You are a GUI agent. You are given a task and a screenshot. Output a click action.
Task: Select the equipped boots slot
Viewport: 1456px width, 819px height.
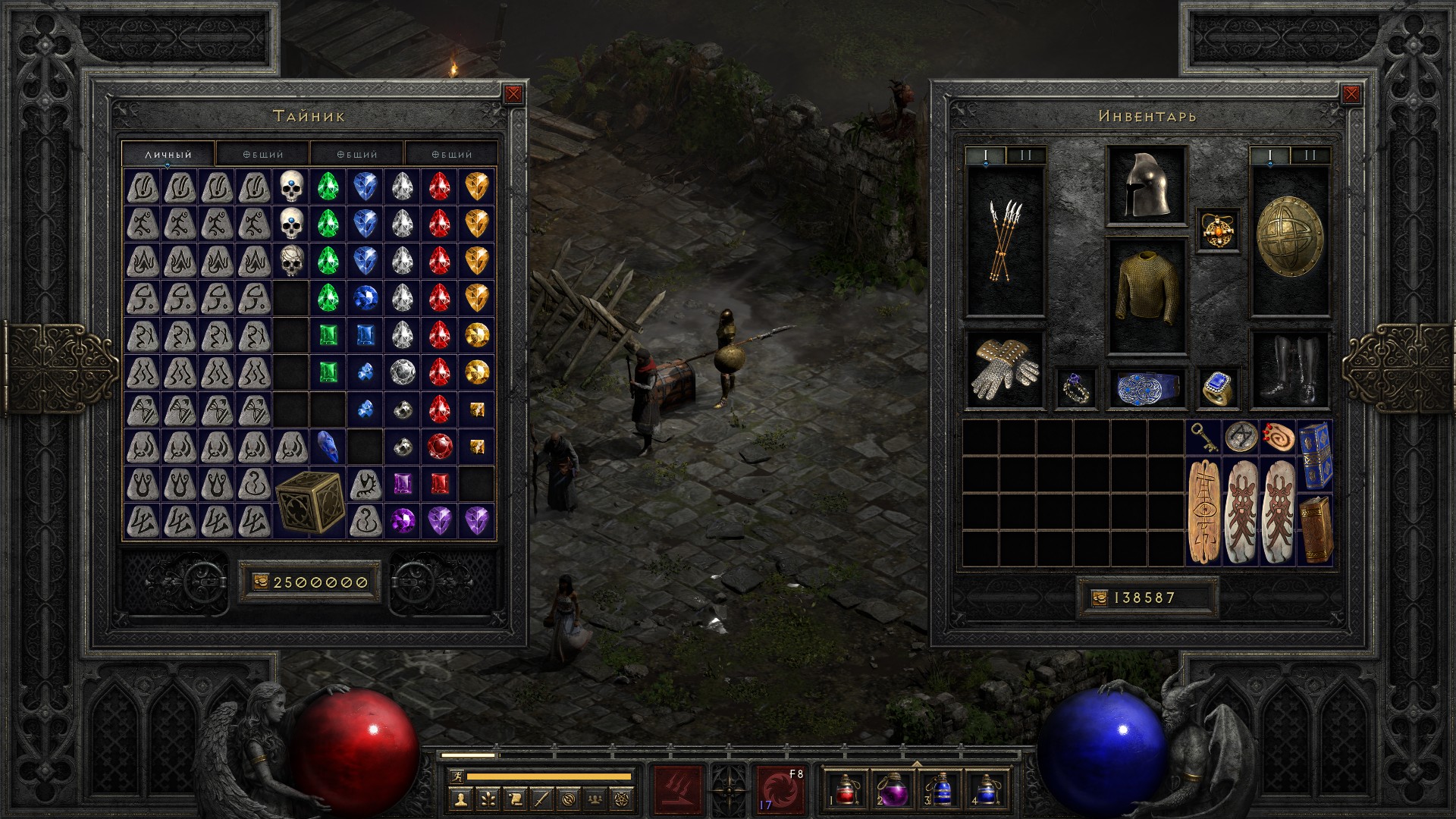tap(1289, 371)
